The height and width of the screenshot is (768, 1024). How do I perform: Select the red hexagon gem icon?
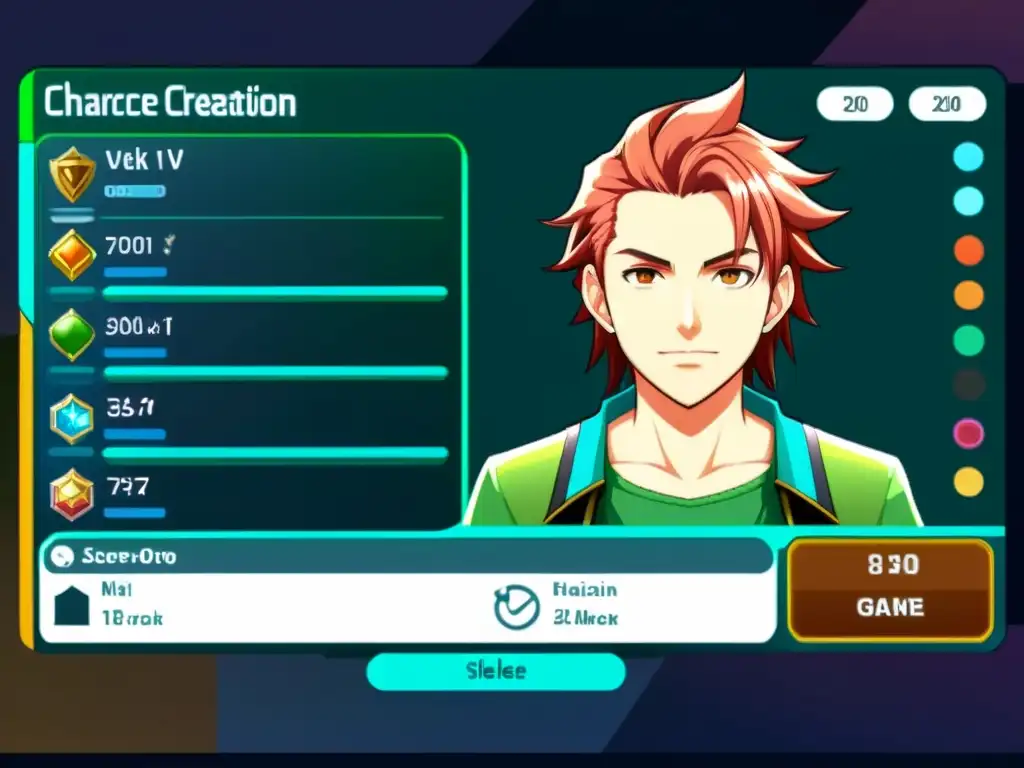[73, 495]
